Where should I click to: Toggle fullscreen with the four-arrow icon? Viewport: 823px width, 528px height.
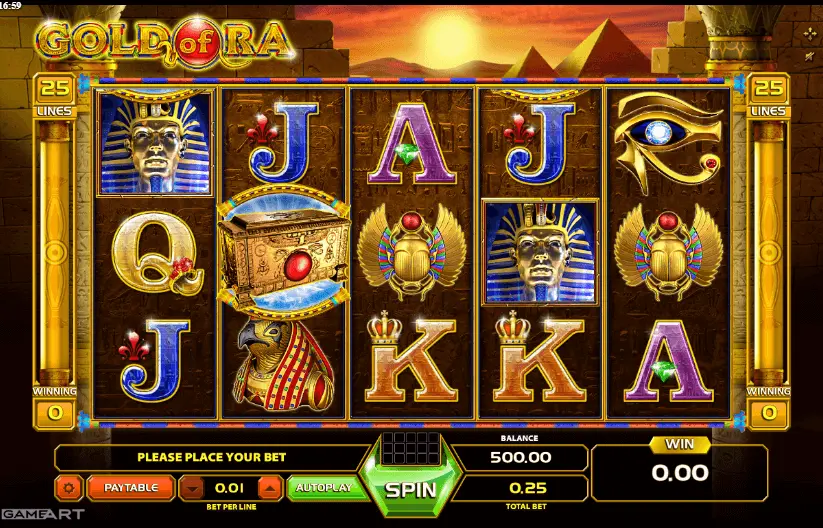pos(809,33)
